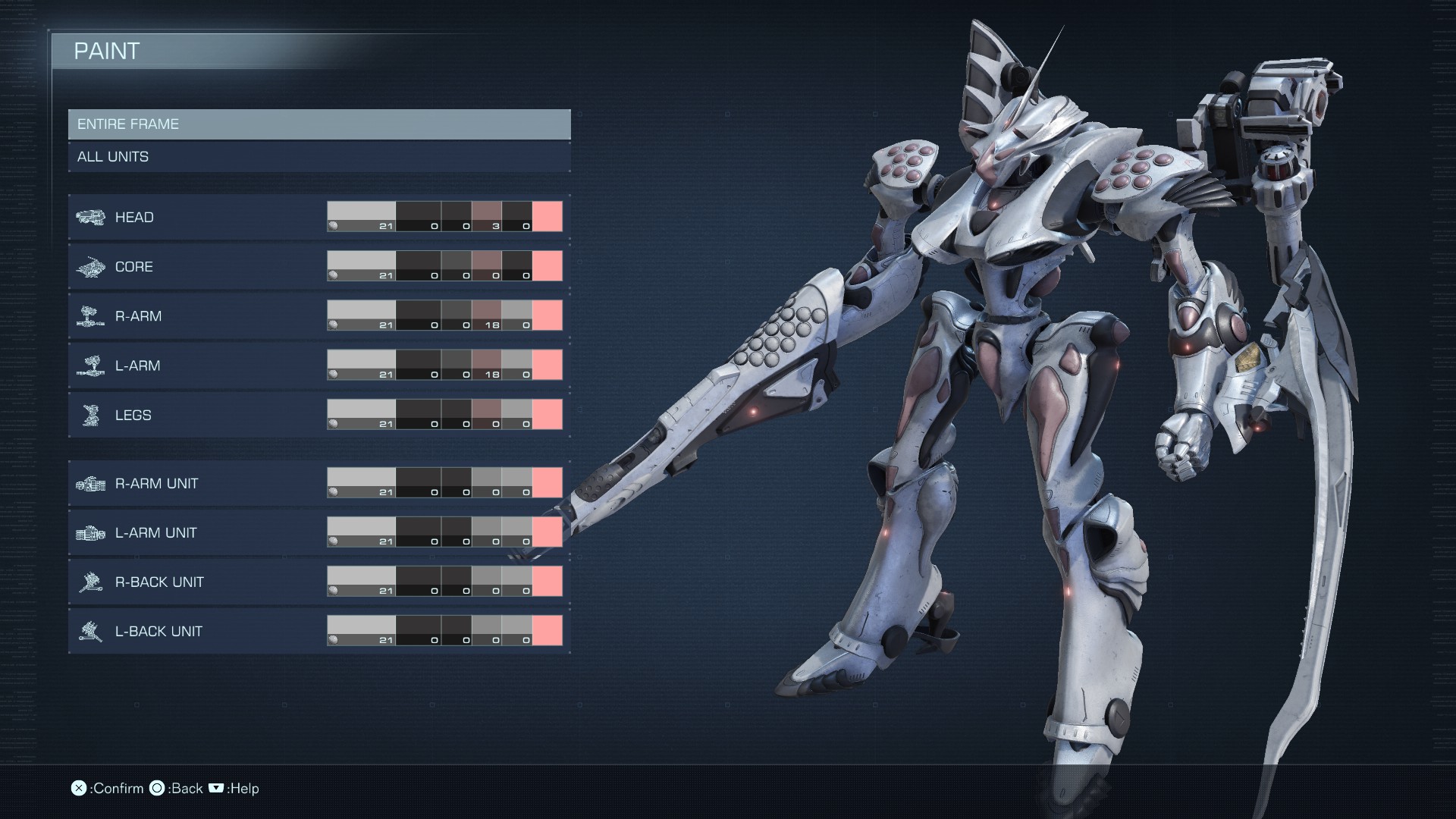Screen dimensions: 1456x819
Task: Select the ENTIRE FRAME paint option
Action: click(x=318, y=124)
